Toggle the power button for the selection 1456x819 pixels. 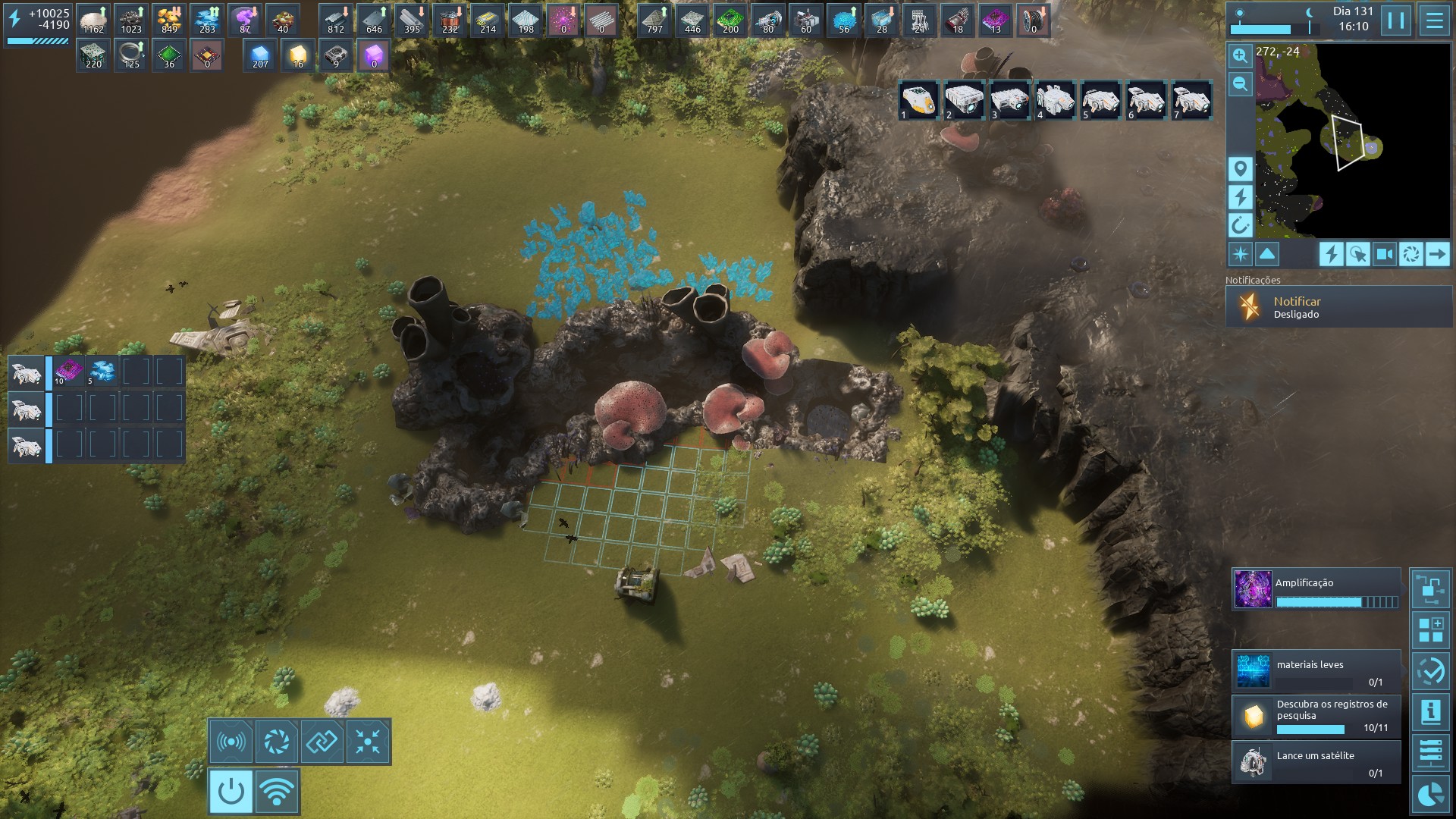231,792
